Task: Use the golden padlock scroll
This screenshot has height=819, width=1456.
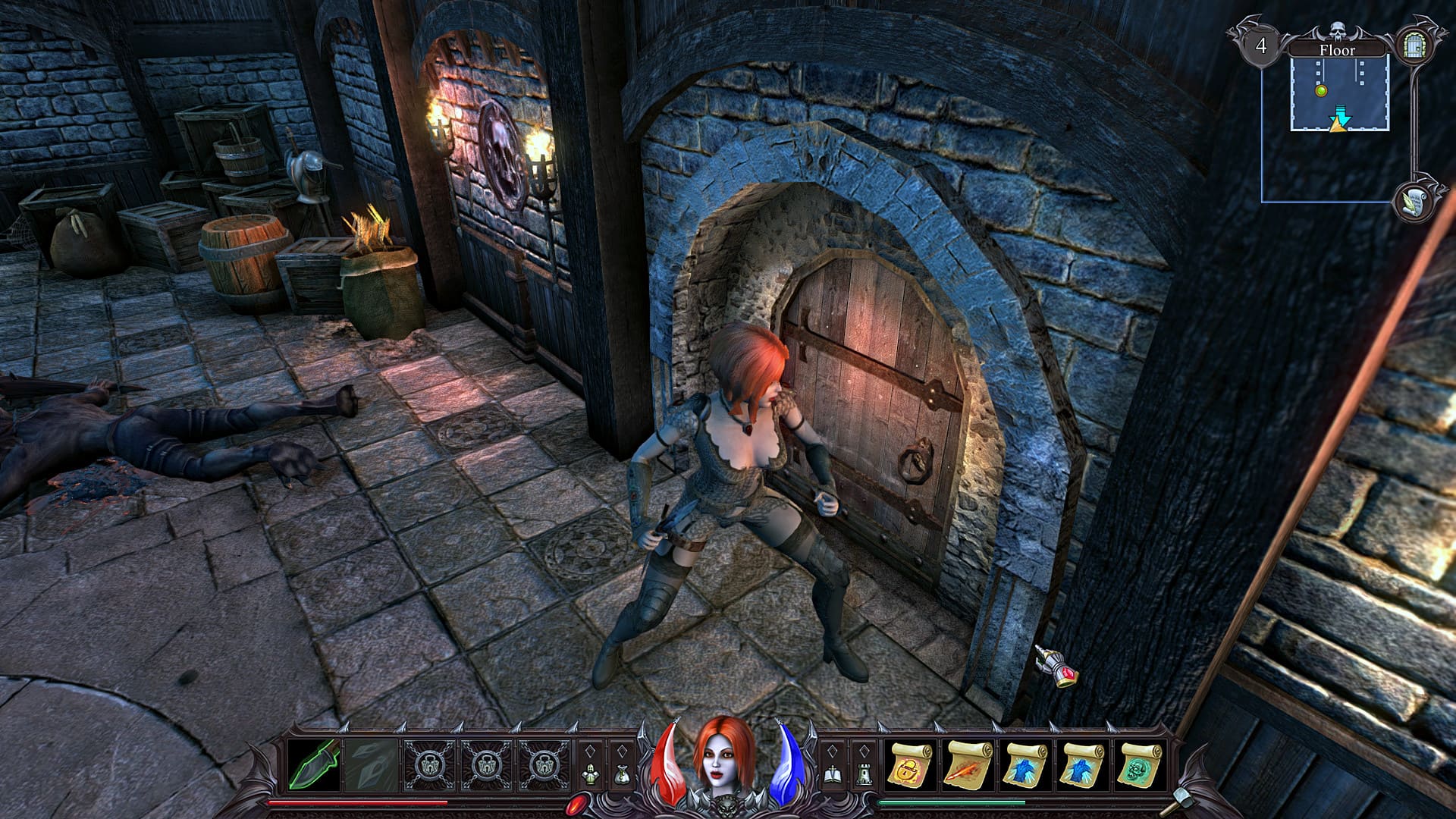Action: 911,764
